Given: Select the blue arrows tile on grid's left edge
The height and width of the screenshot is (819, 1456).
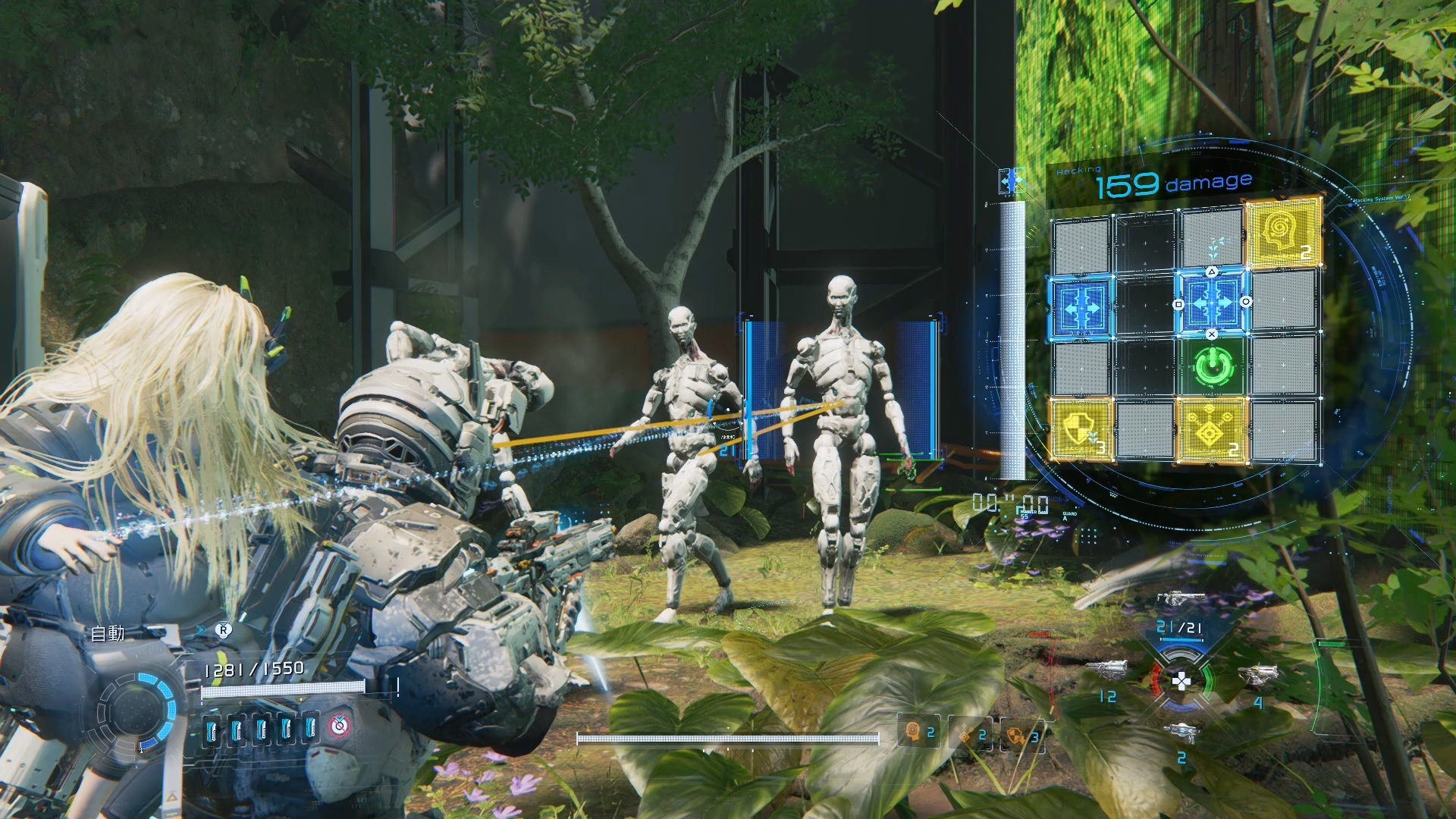Looking at the screenshot, I should [1081, 304].
